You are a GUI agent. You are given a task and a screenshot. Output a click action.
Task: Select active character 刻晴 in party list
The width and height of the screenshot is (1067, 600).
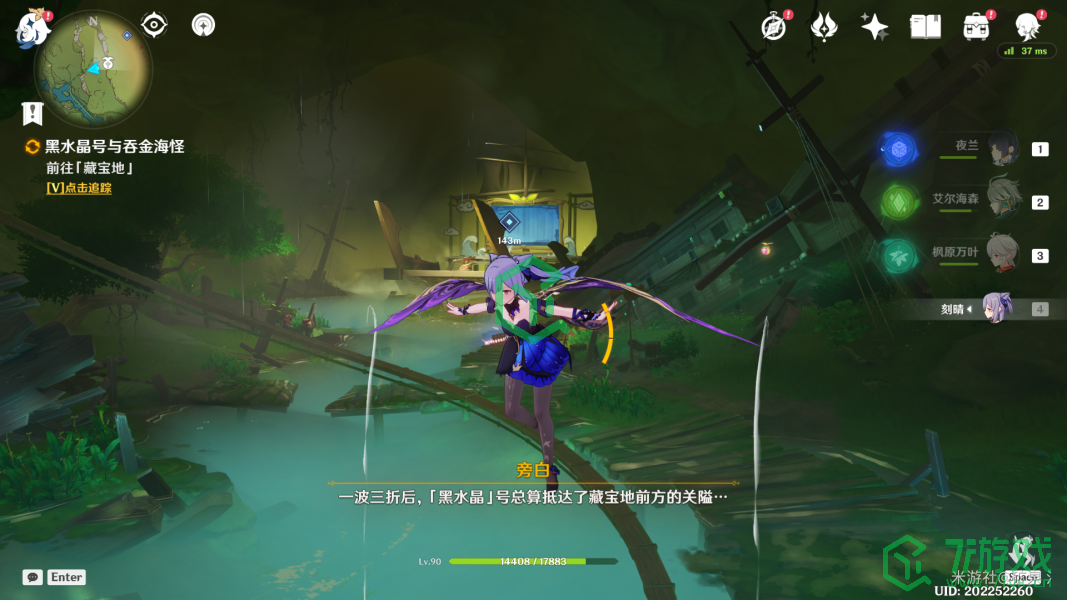coord(996,309)
